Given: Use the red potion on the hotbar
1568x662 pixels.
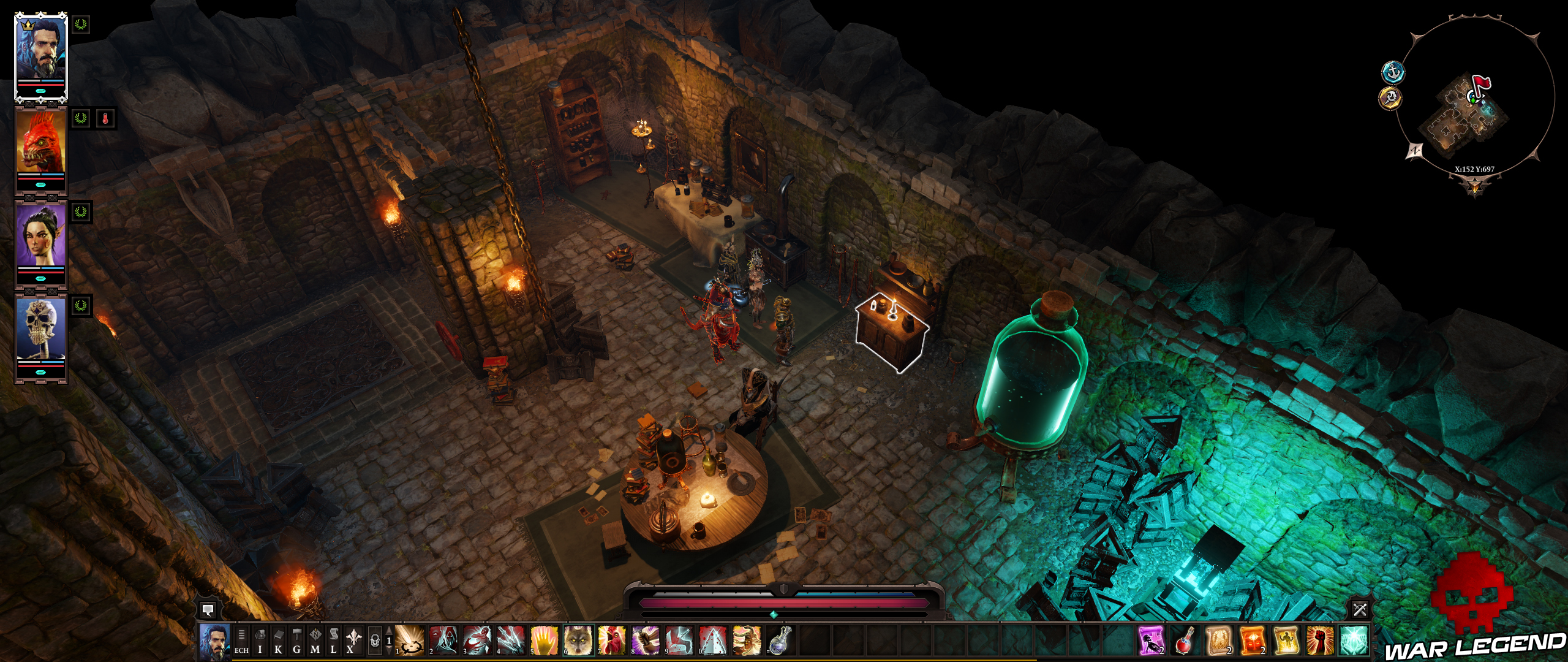Looking at the screenshot, I should [1185, 641].
